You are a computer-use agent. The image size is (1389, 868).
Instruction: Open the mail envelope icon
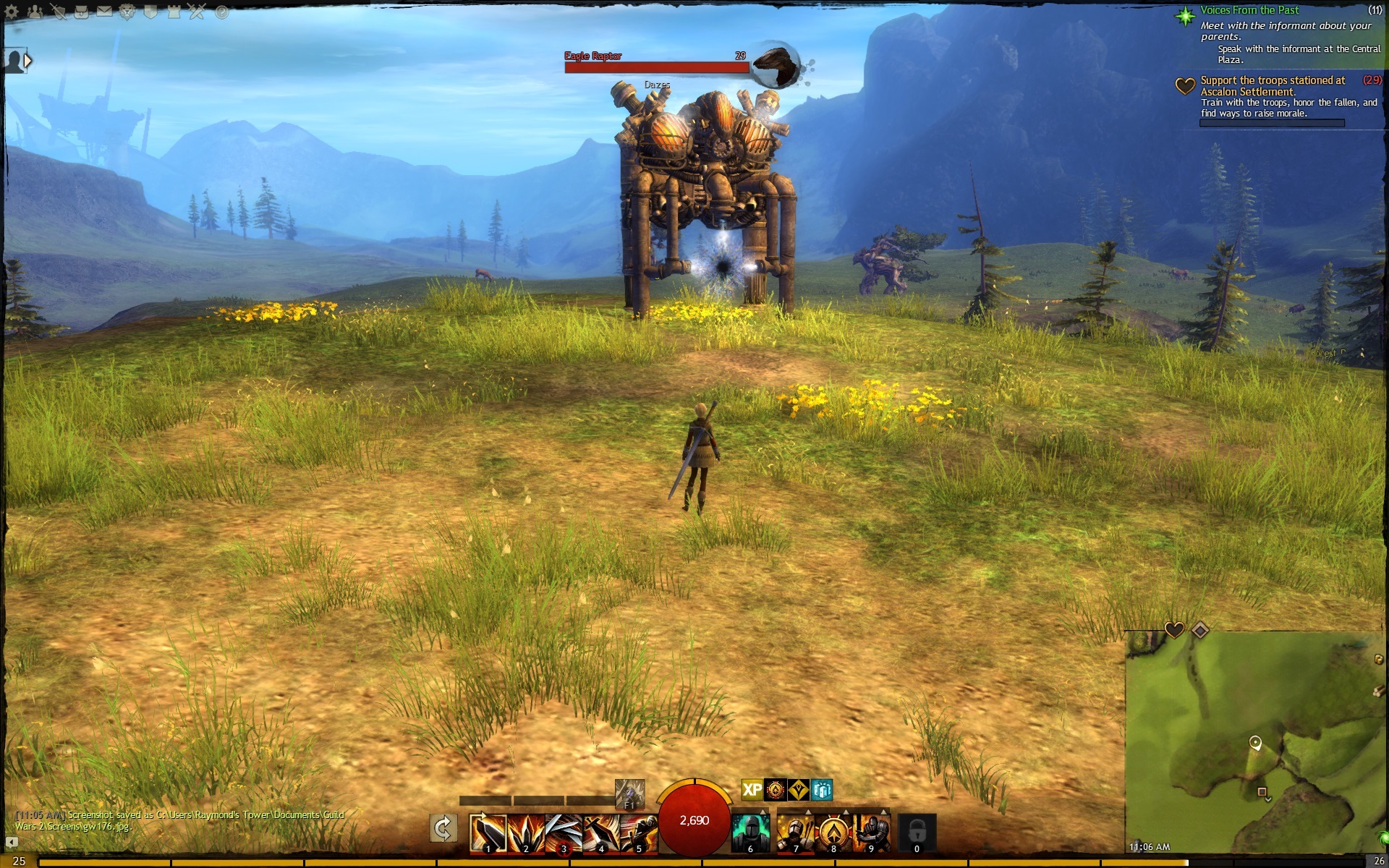tap(105, 12)
